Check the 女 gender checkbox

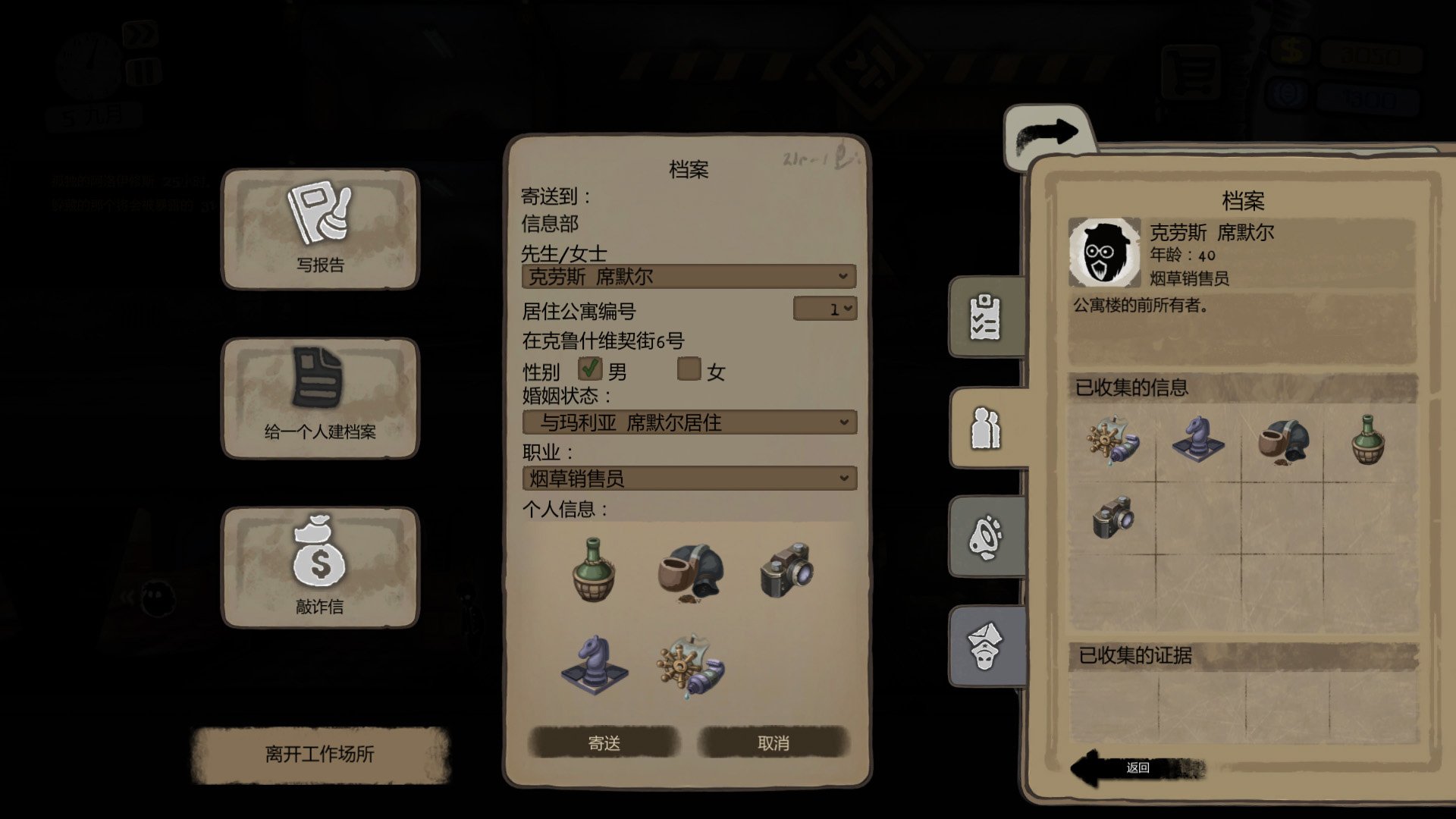click(x=691, y=370)
